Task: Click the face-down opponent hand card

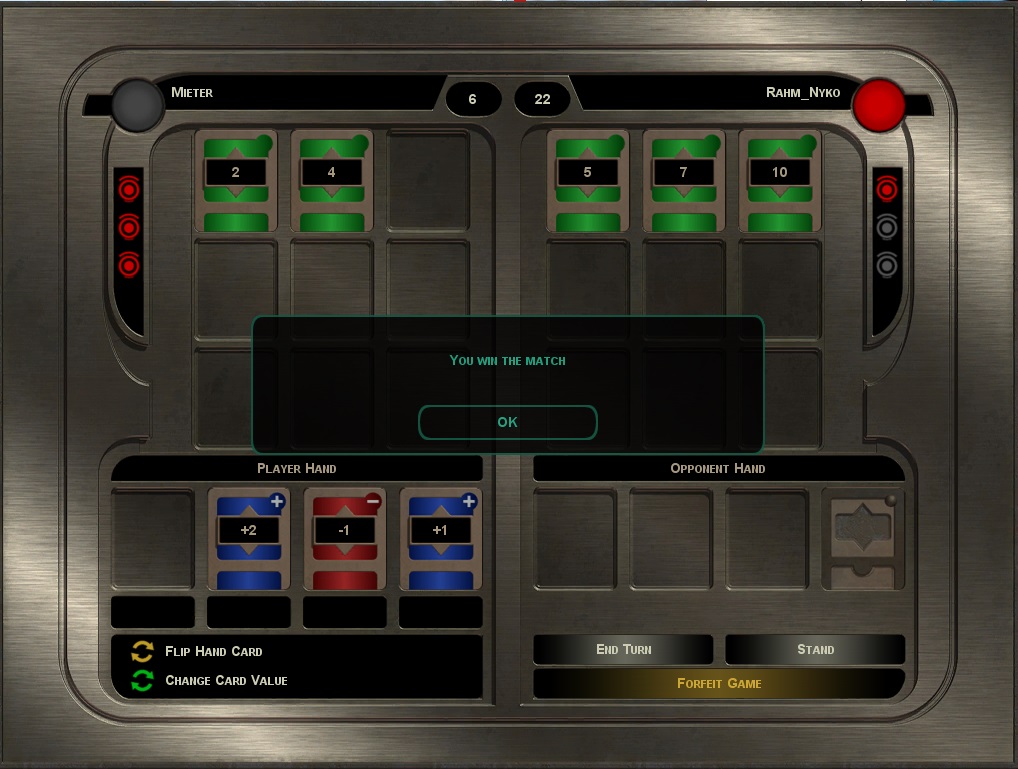Action: [x=862, y=538]
